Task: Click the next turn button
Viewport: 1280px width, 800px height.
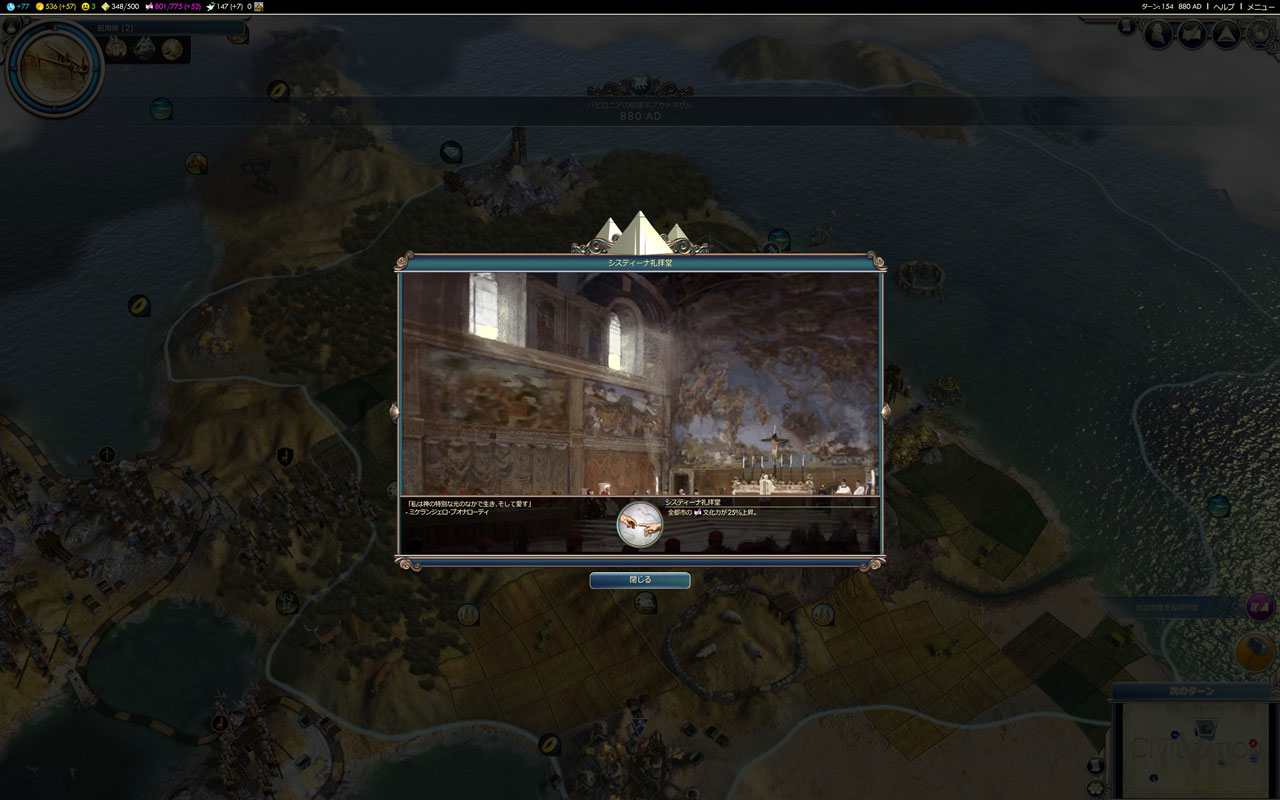Action: (1191, 691)
